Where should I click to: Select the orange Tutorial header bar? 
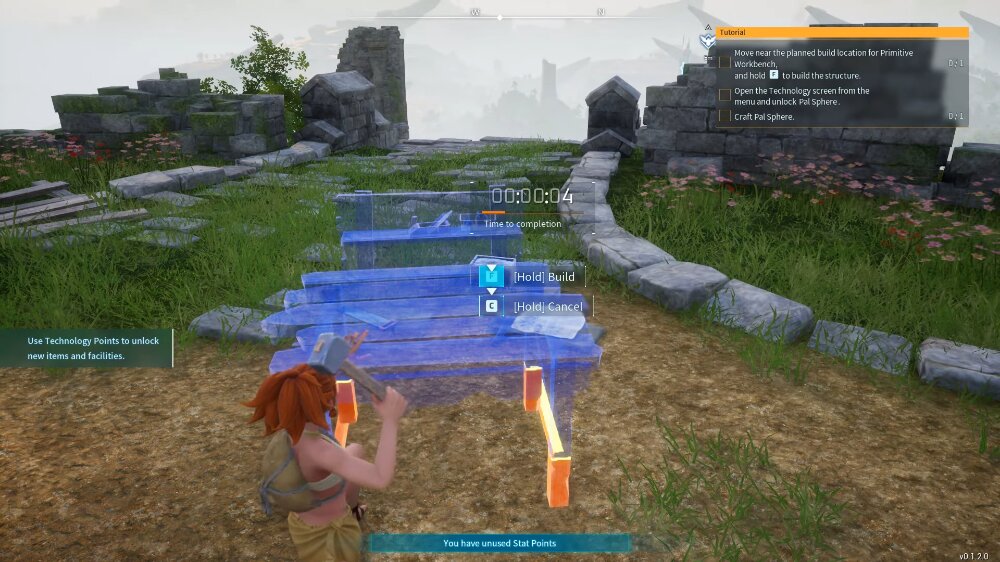pyautogui.click(x=842, y=32)
